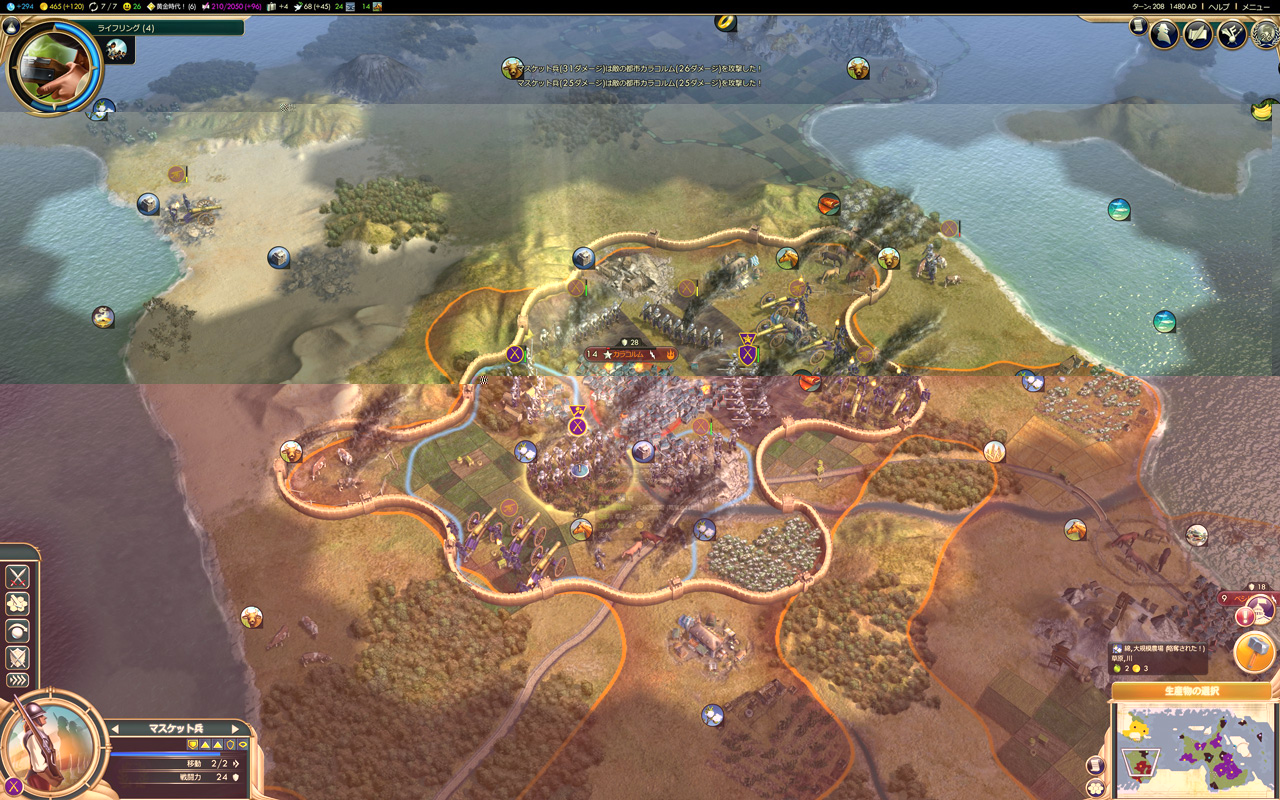Click the gold coins icon in the status bar

[x=43, y=8]
